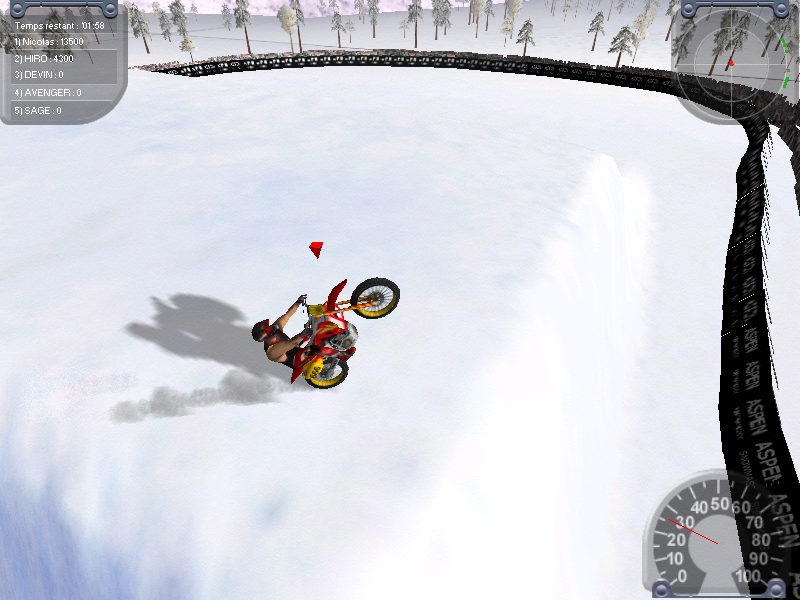Select SAGE in the ranking list
Viewport: 800px width, 600px height.
pos(38,110)
